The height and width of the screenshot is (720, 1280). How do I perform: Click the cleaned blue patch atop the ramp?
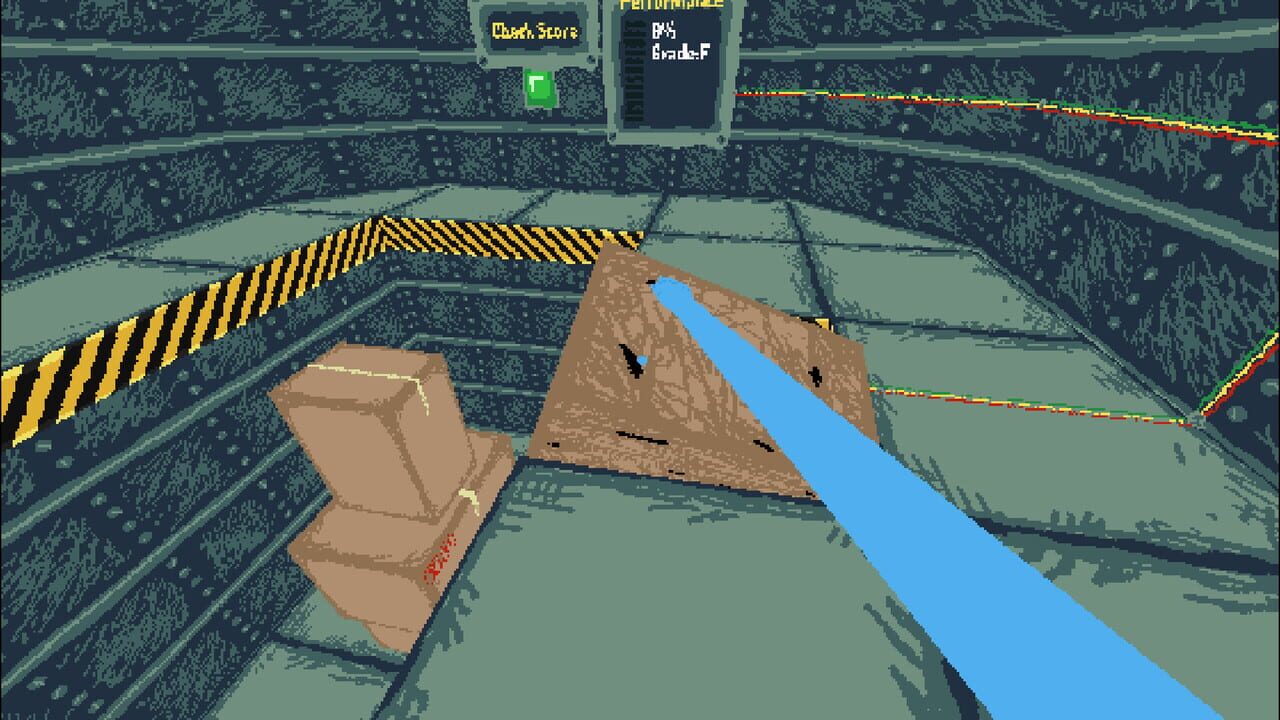point(668,290)
